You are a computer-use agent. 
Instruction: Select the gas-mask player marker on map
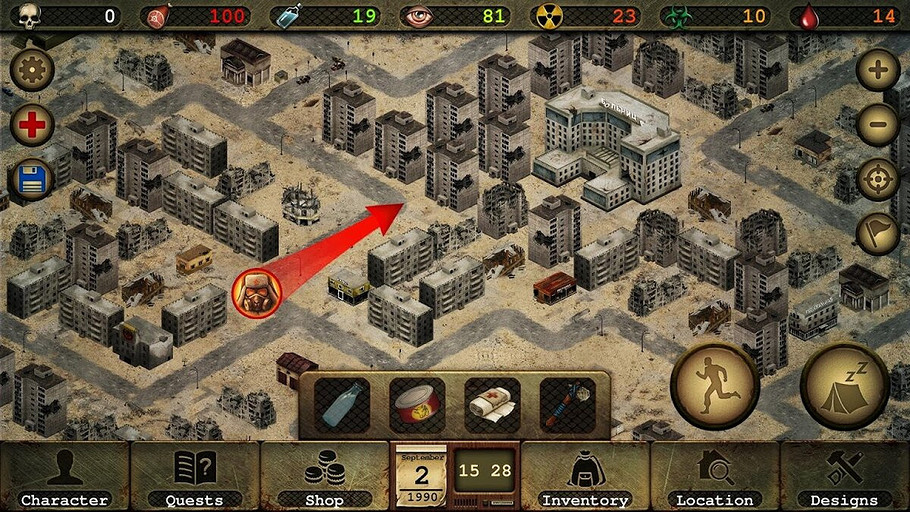(x=257, y=292)
